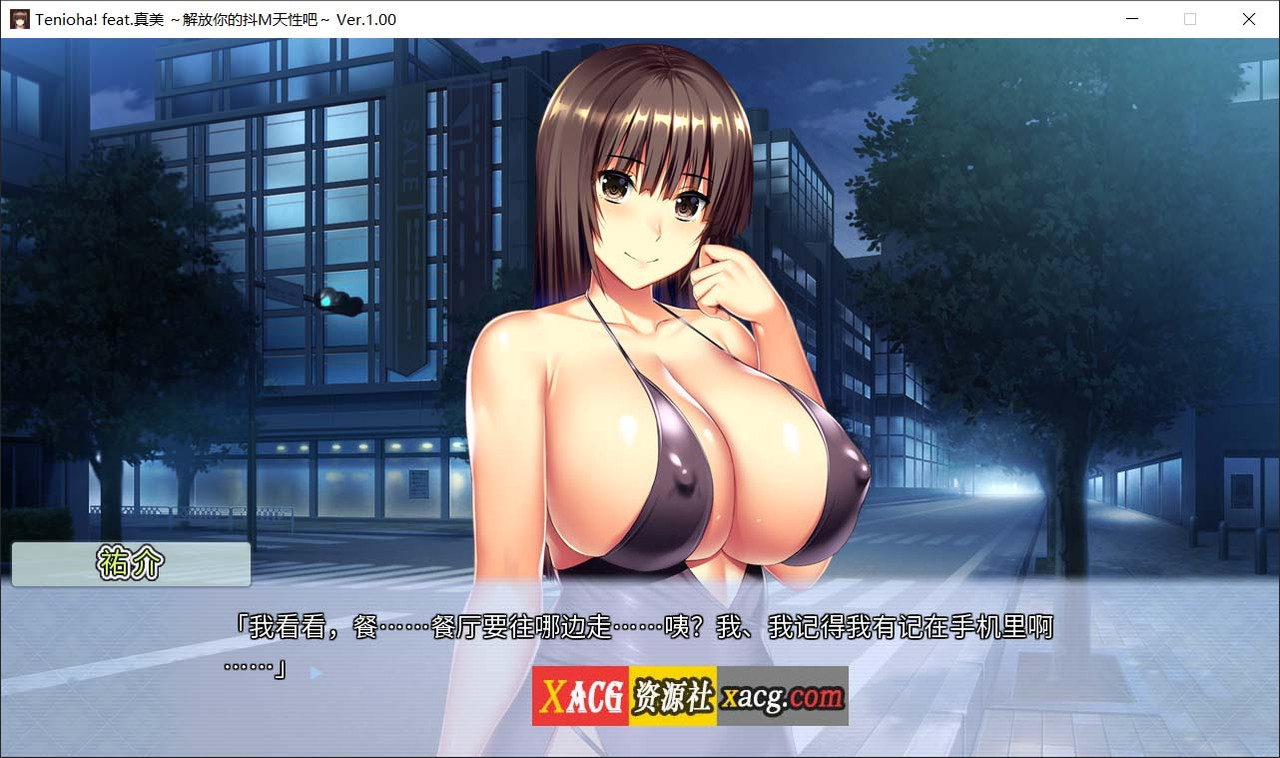This screenshot has width=1280, height=758.
Task: Click the message window to advance dialogue
Action: [640, 650]
